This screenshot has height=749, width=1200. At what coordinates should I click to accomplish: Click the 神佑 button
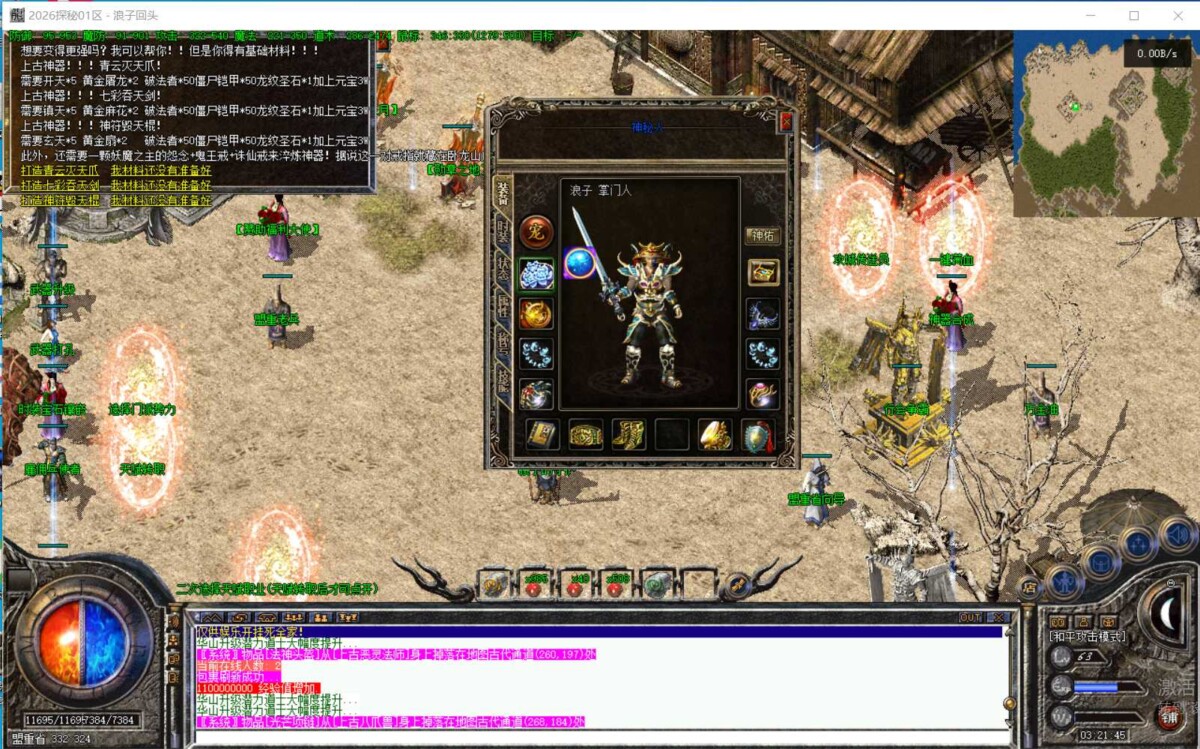click(762, 236)
